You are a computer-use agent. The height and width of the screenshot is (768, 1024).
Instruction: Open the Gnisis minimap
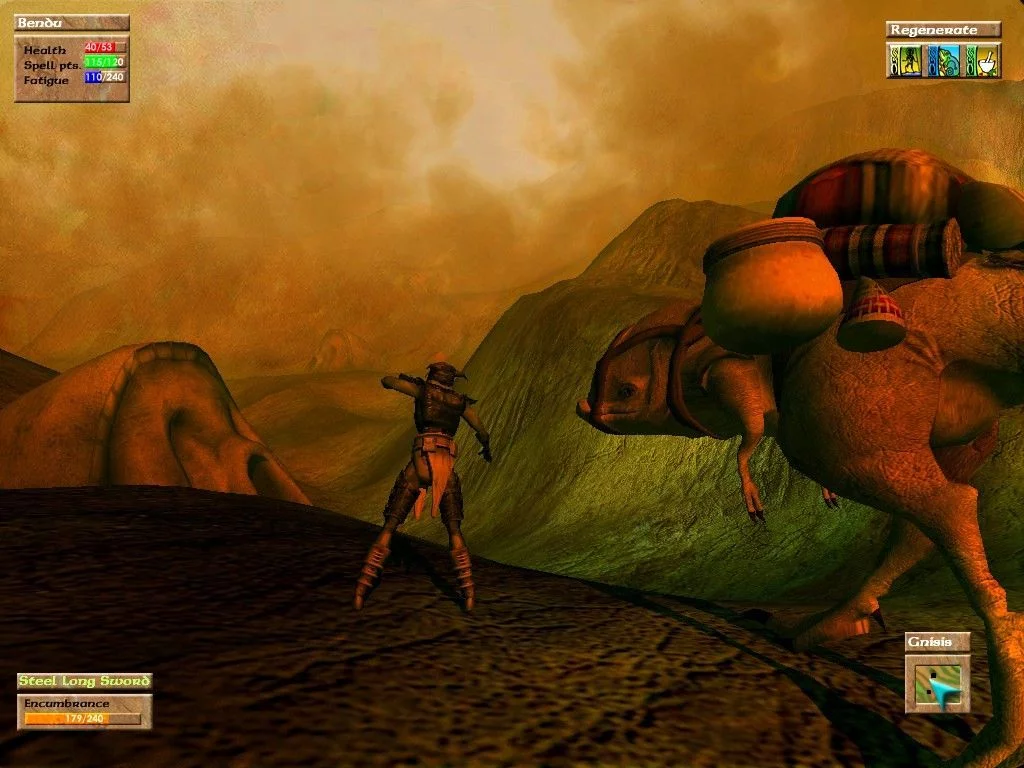[938, 683]
